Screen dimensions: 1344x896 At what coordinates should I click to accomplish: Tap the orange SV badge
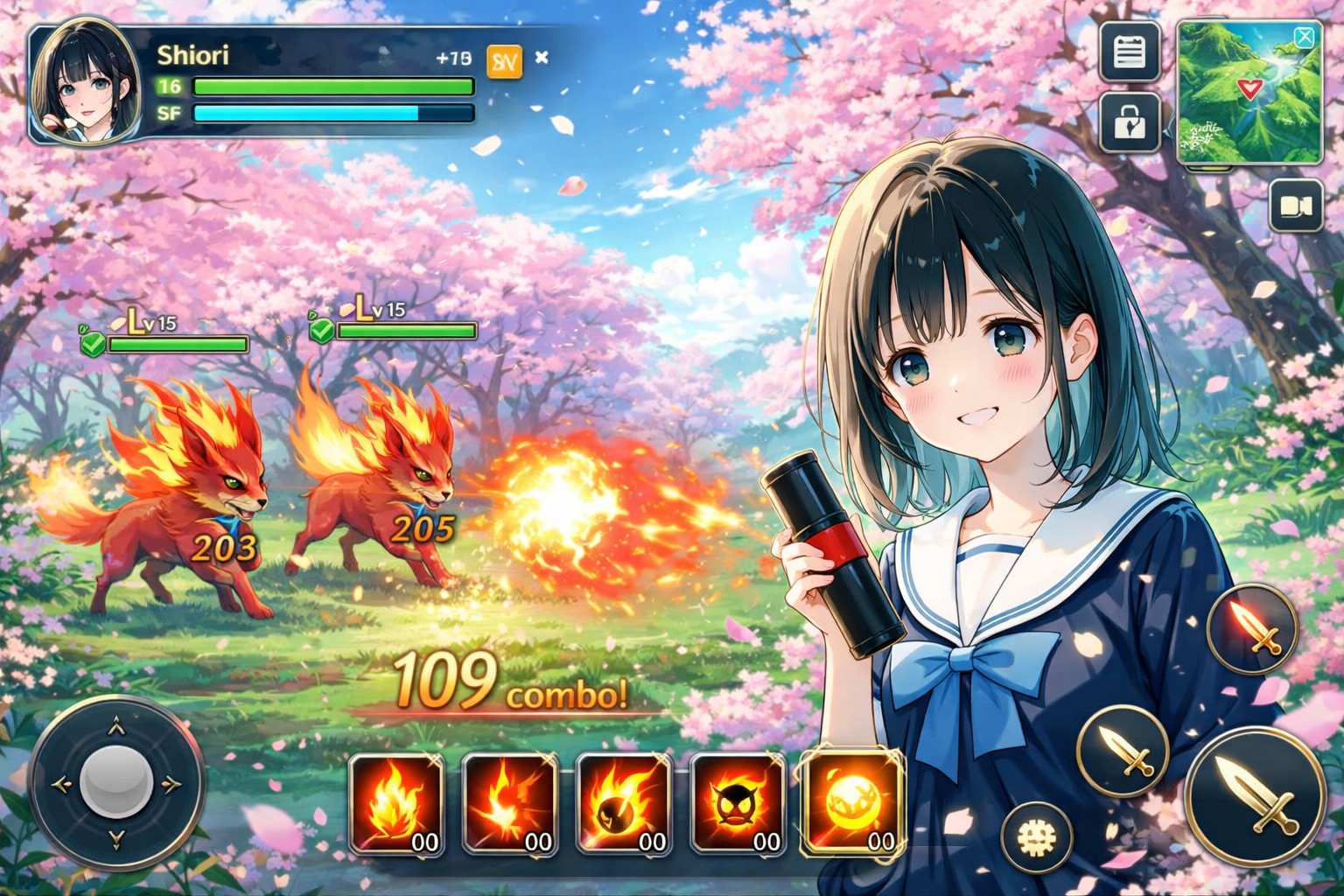point(504,60)
